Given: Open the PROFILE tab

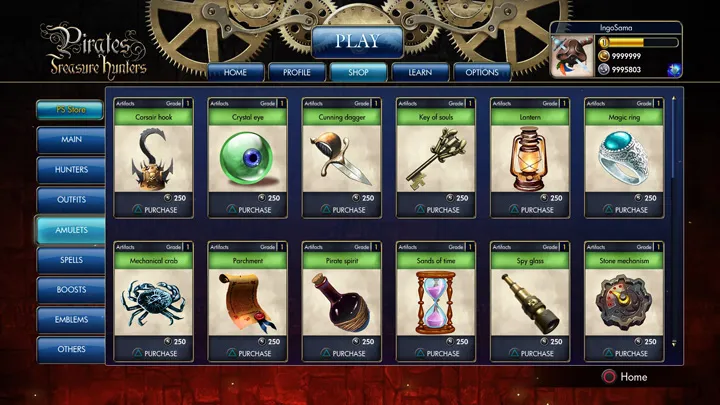Looking at the screenshot, I should click(296, 72).
